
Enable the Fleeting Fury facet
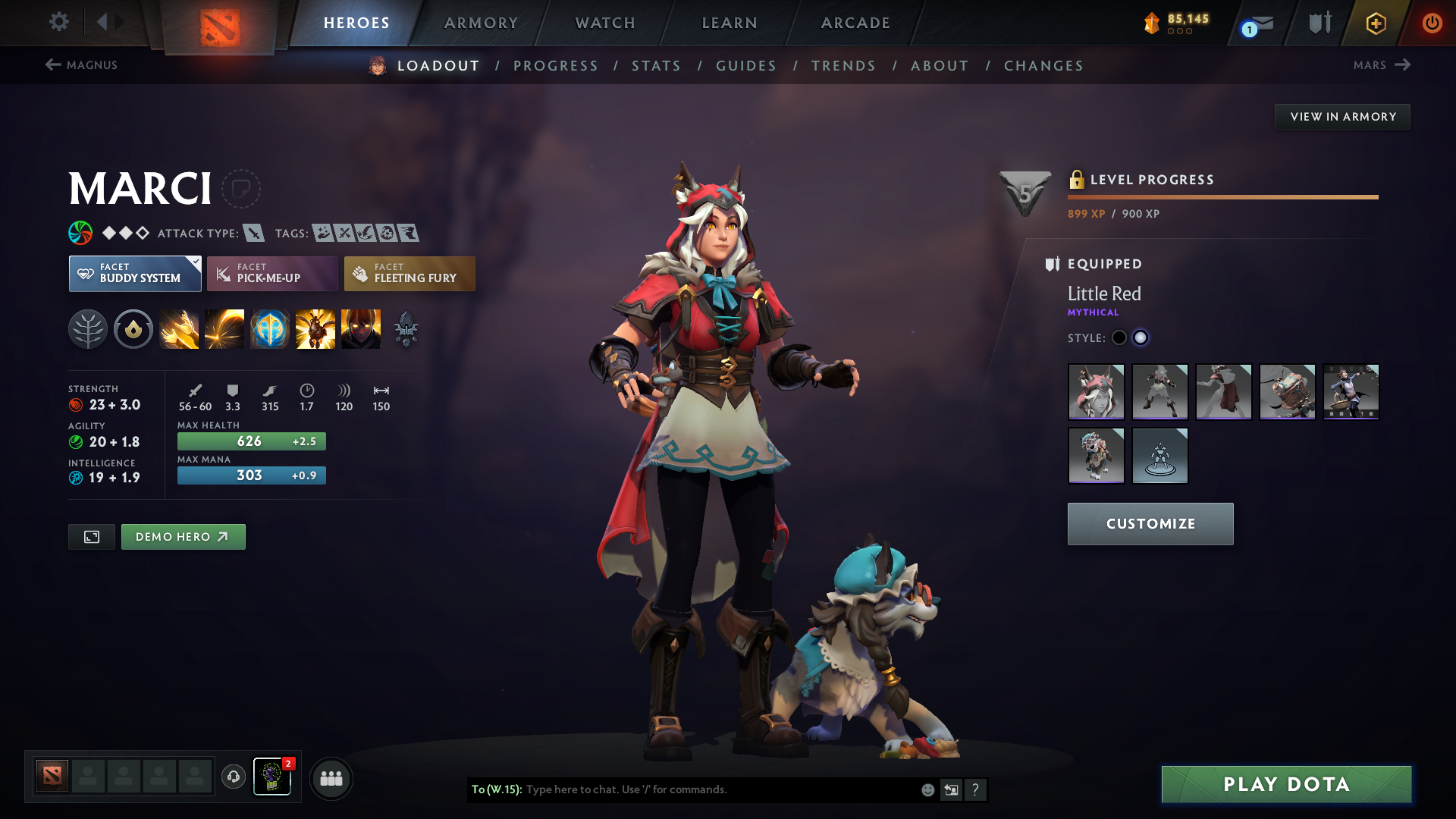[409, 273]
